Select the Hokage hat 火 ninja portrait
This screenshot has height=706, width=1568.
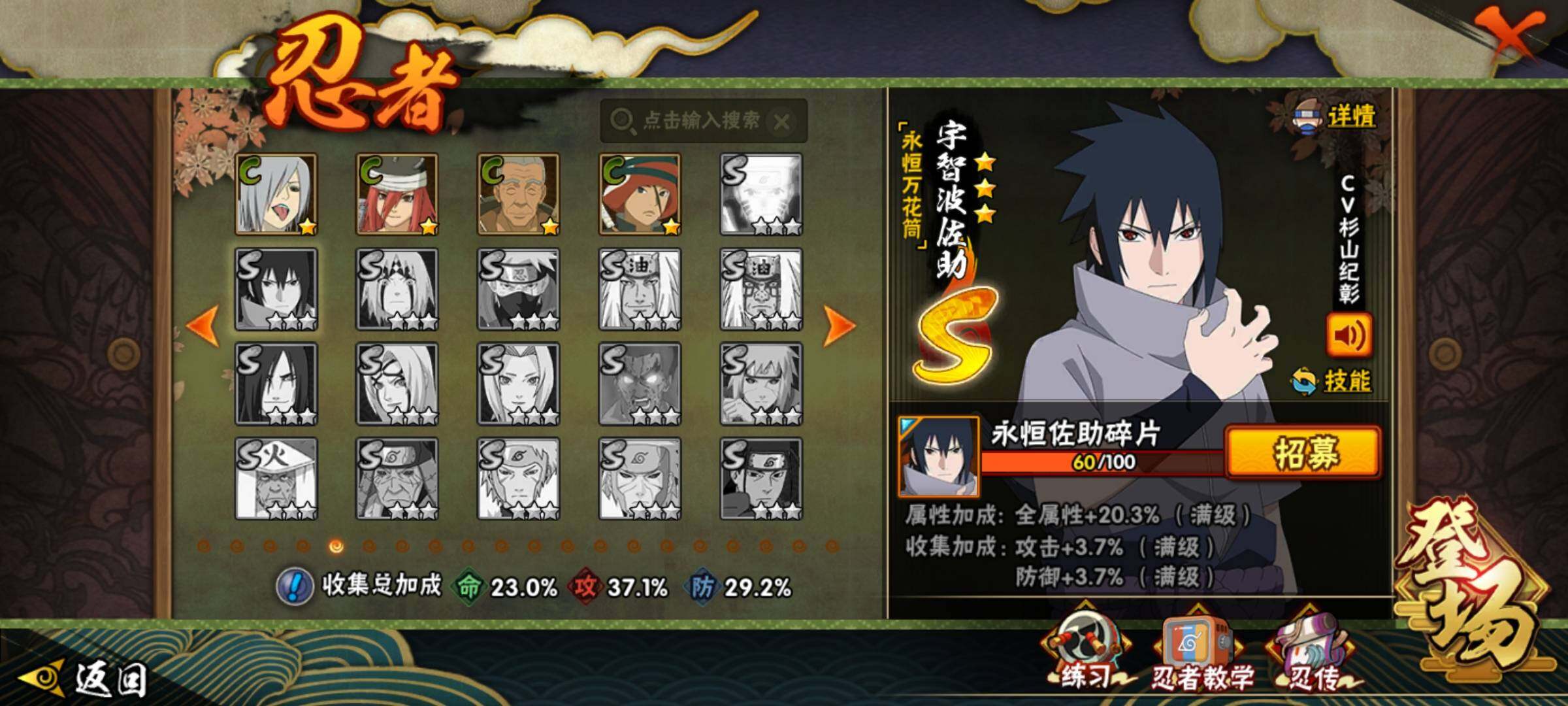pos(276,479)
